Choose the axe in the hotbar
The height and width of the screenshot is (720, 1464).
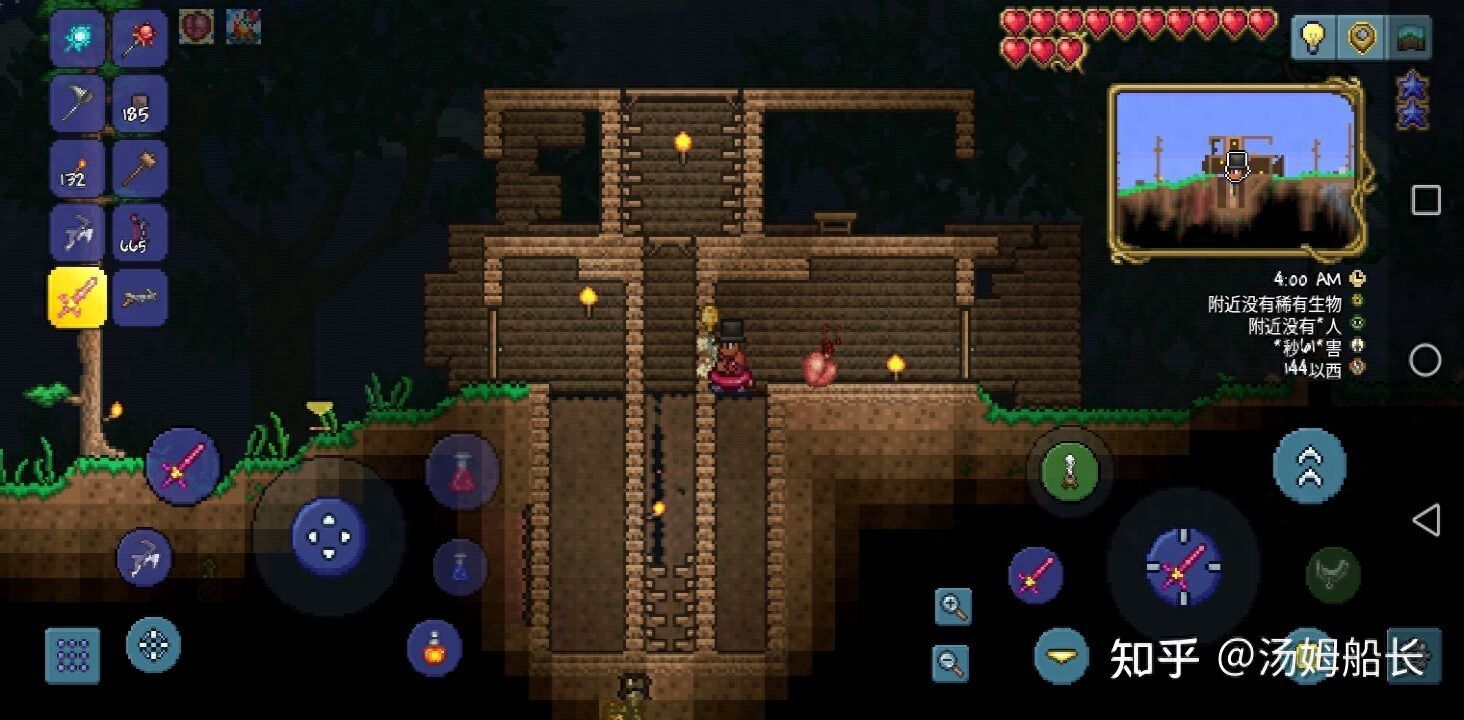click(77, 104)
